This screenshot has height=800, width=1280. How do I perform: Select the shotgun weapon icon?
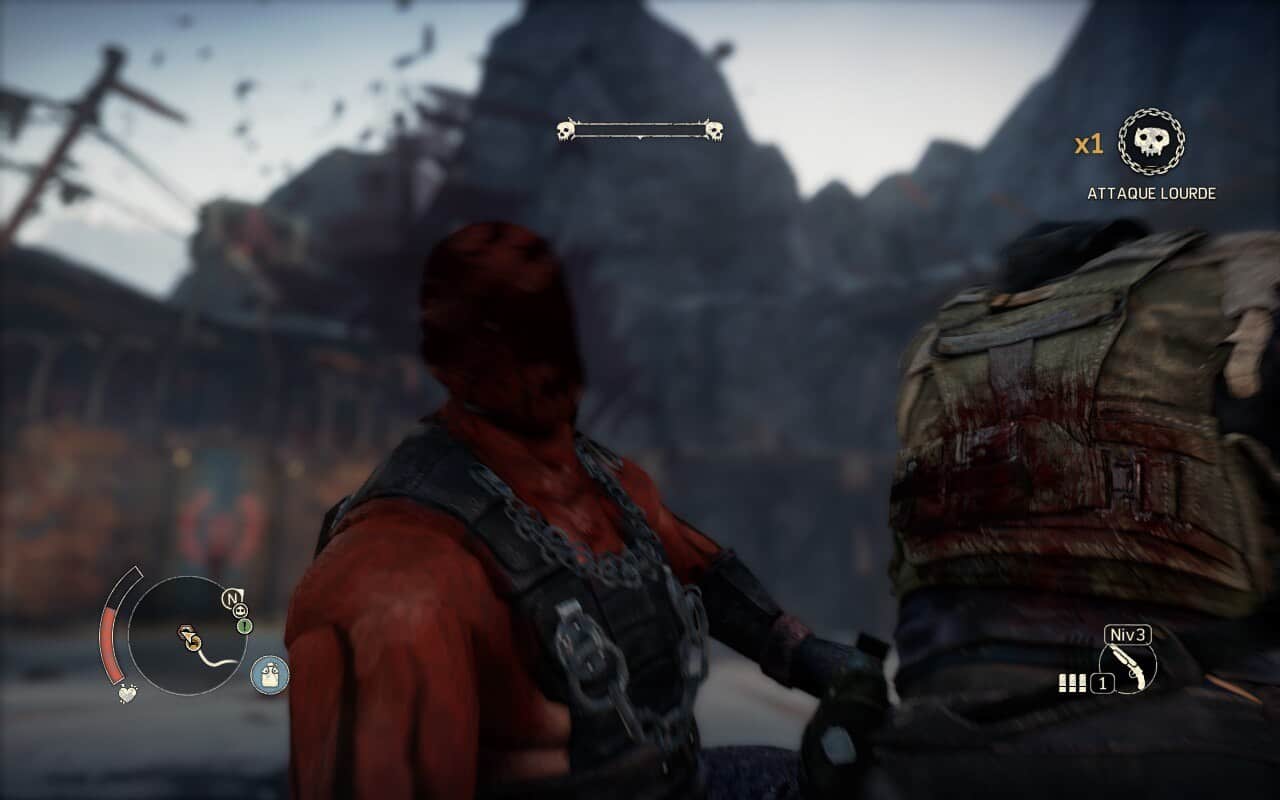1128,667
